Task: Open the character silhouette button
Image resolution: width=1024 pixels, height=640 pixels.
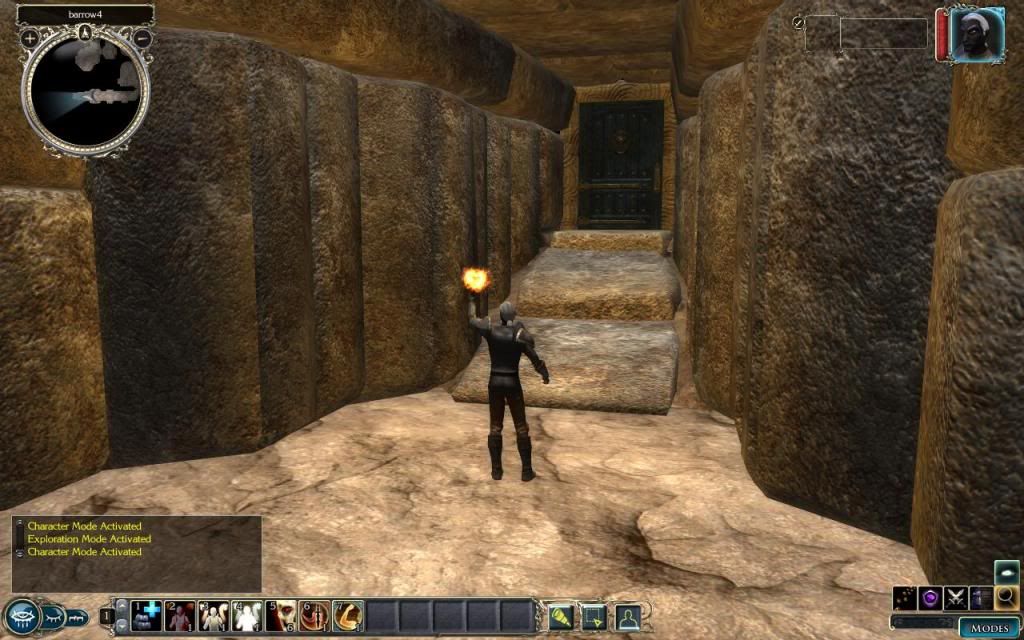Action: pyautogui.click(x=628, y=617)
